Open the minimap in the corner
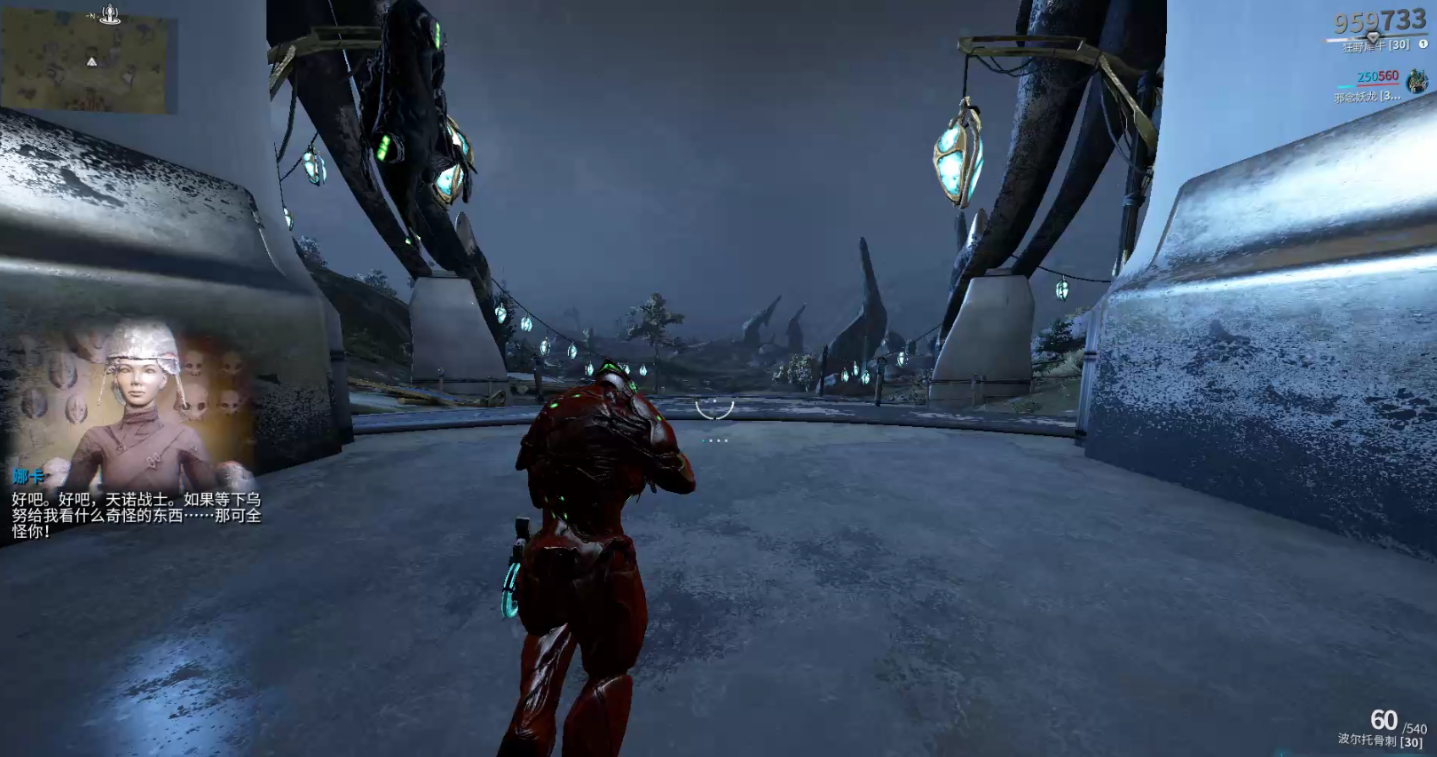 [88, 62]
